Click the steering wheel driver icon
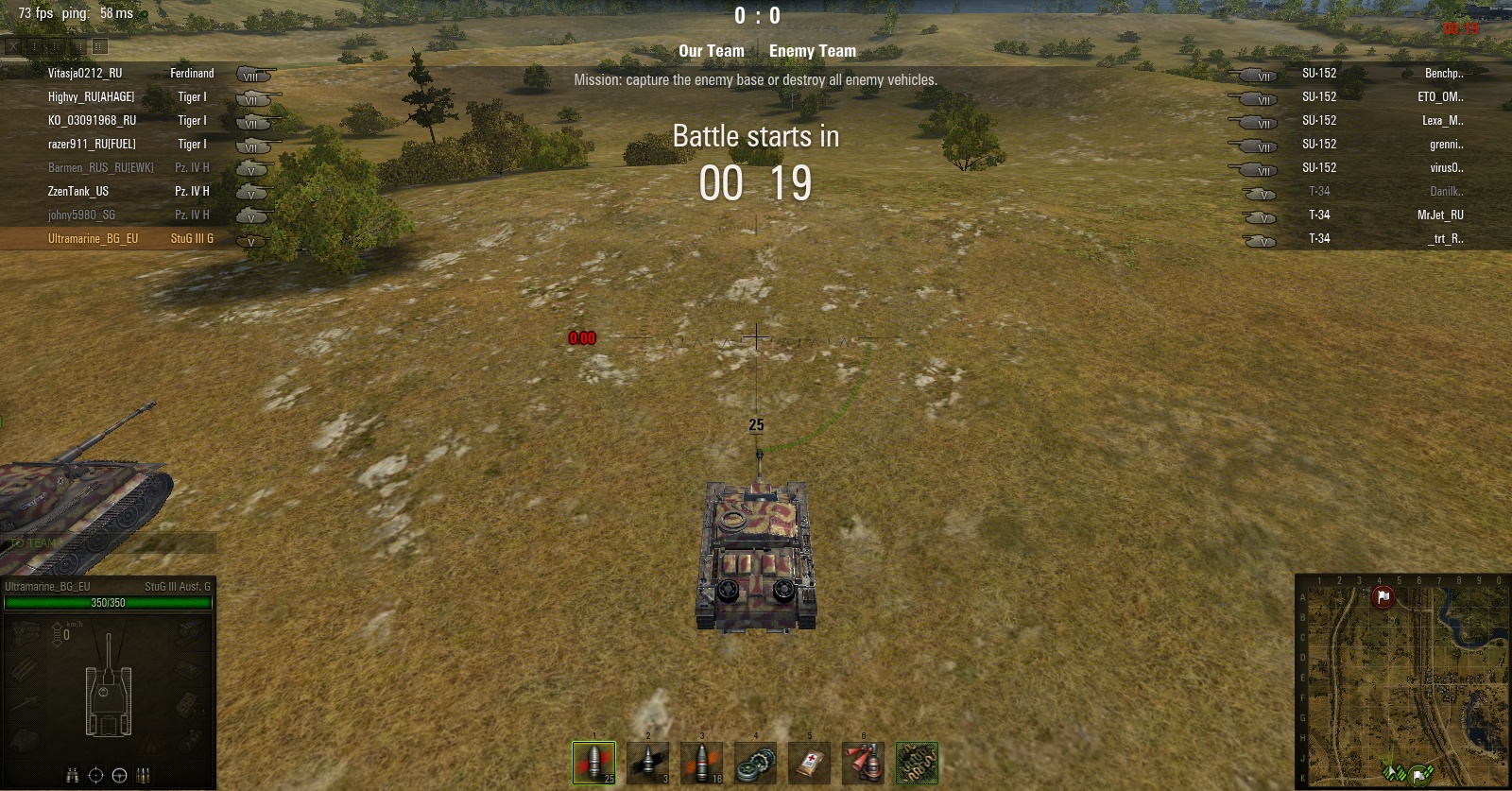Viewport: 1512px width, 791px height. (x=119, y=776)
